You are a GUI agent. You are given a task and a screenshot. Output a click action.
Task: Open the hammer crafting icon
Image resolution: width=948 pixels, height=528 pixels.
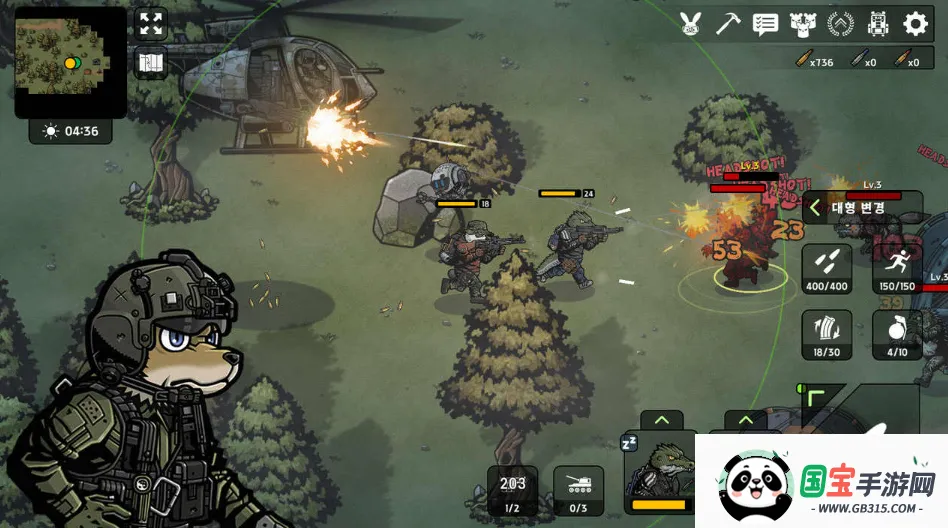727,23
